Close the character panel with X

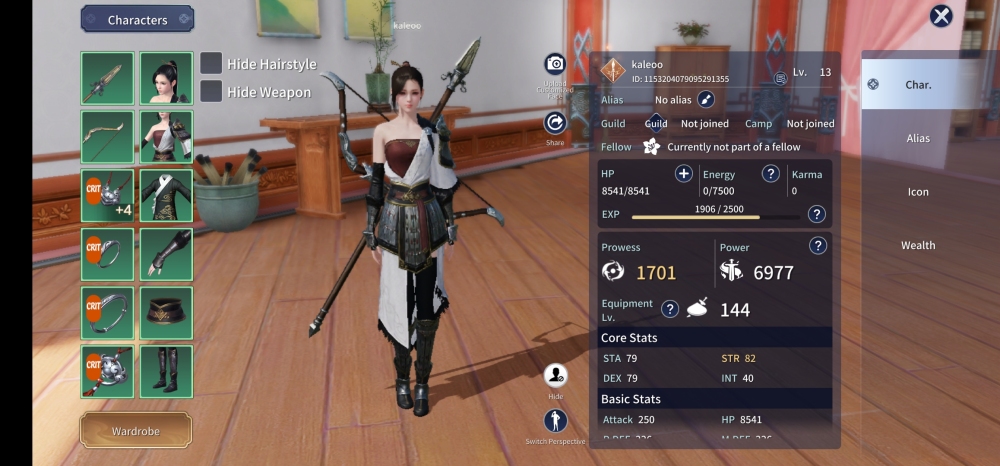[x=941, y=16]
